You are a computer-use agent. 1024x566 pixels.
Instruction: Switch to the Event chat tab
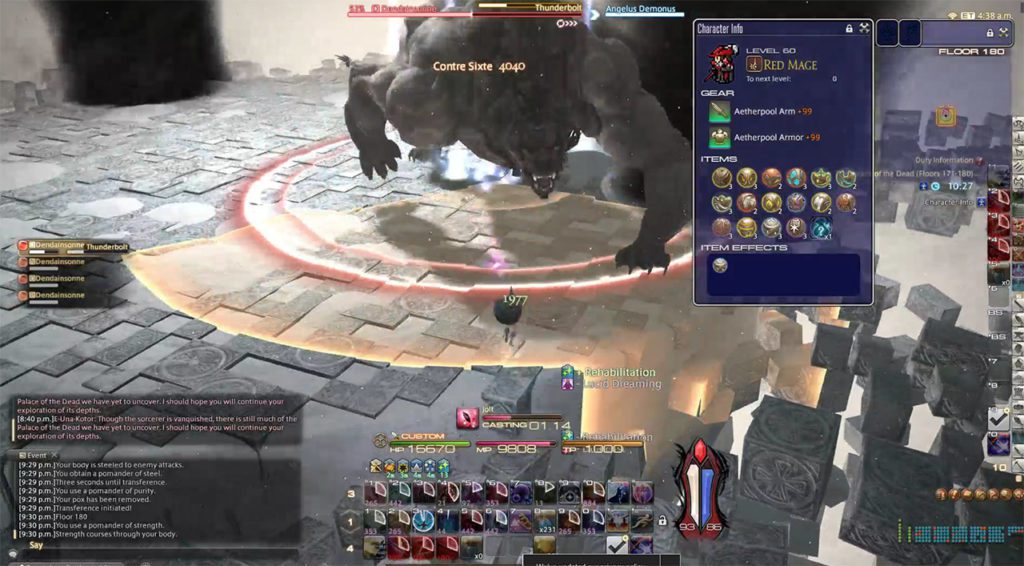(x=34, y=453)
